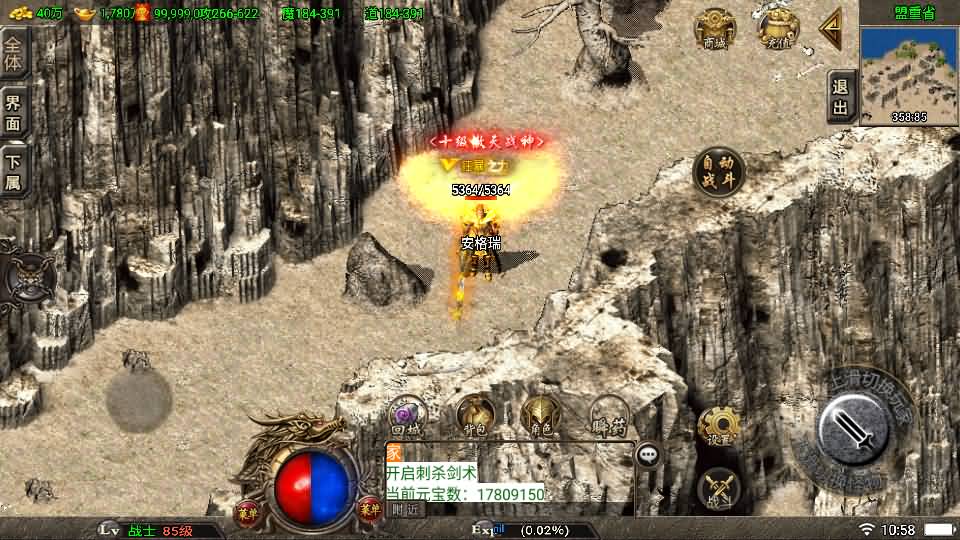The height and width of the screenshot is (540, 960).
Task: Toggle 自动战斗 auto-battle
Action: point(718,171)
